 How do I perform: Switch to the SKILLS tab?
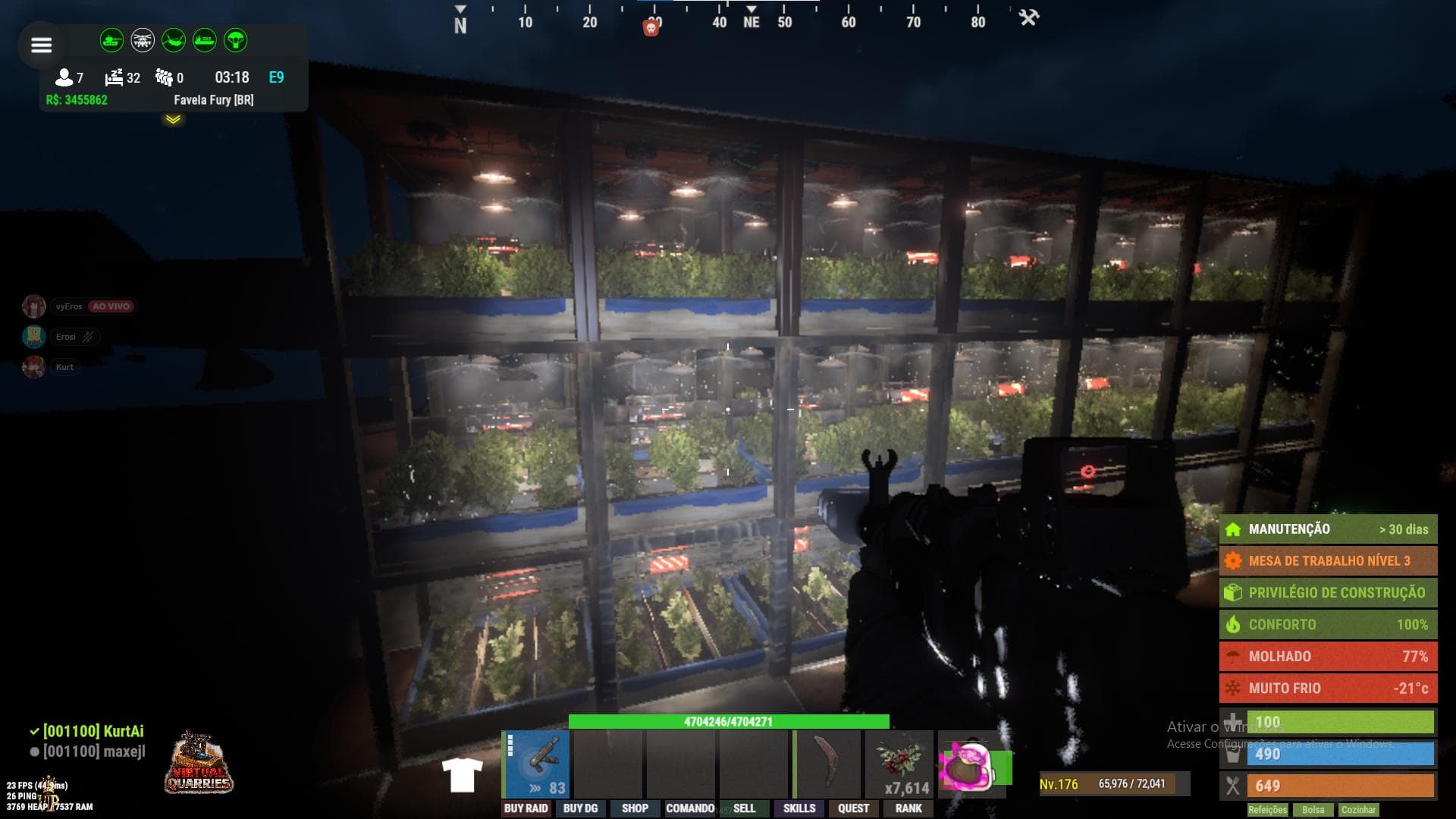click(x=799, y=808)
